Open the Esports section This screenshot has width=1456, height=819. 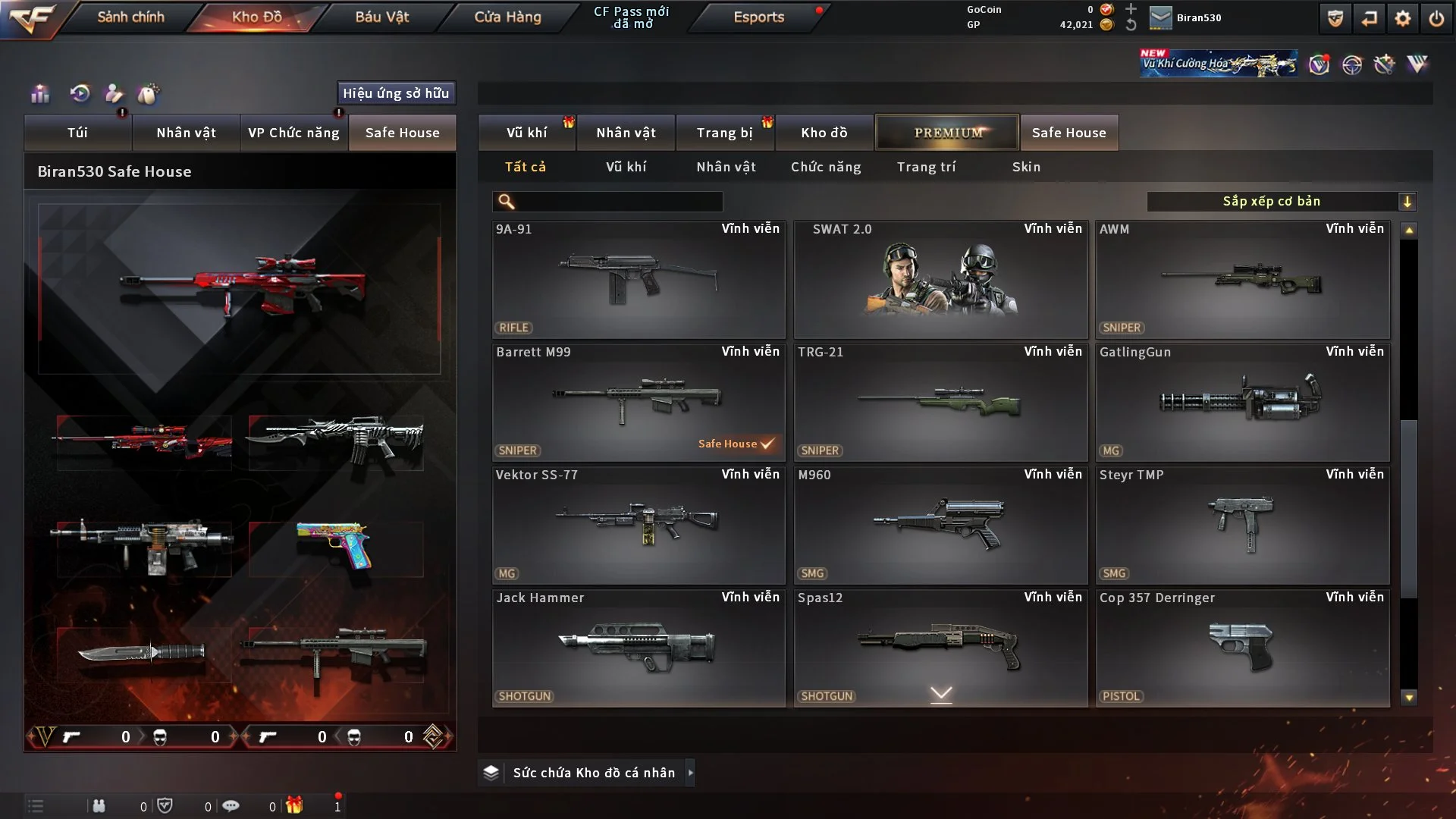pos(758,17)
